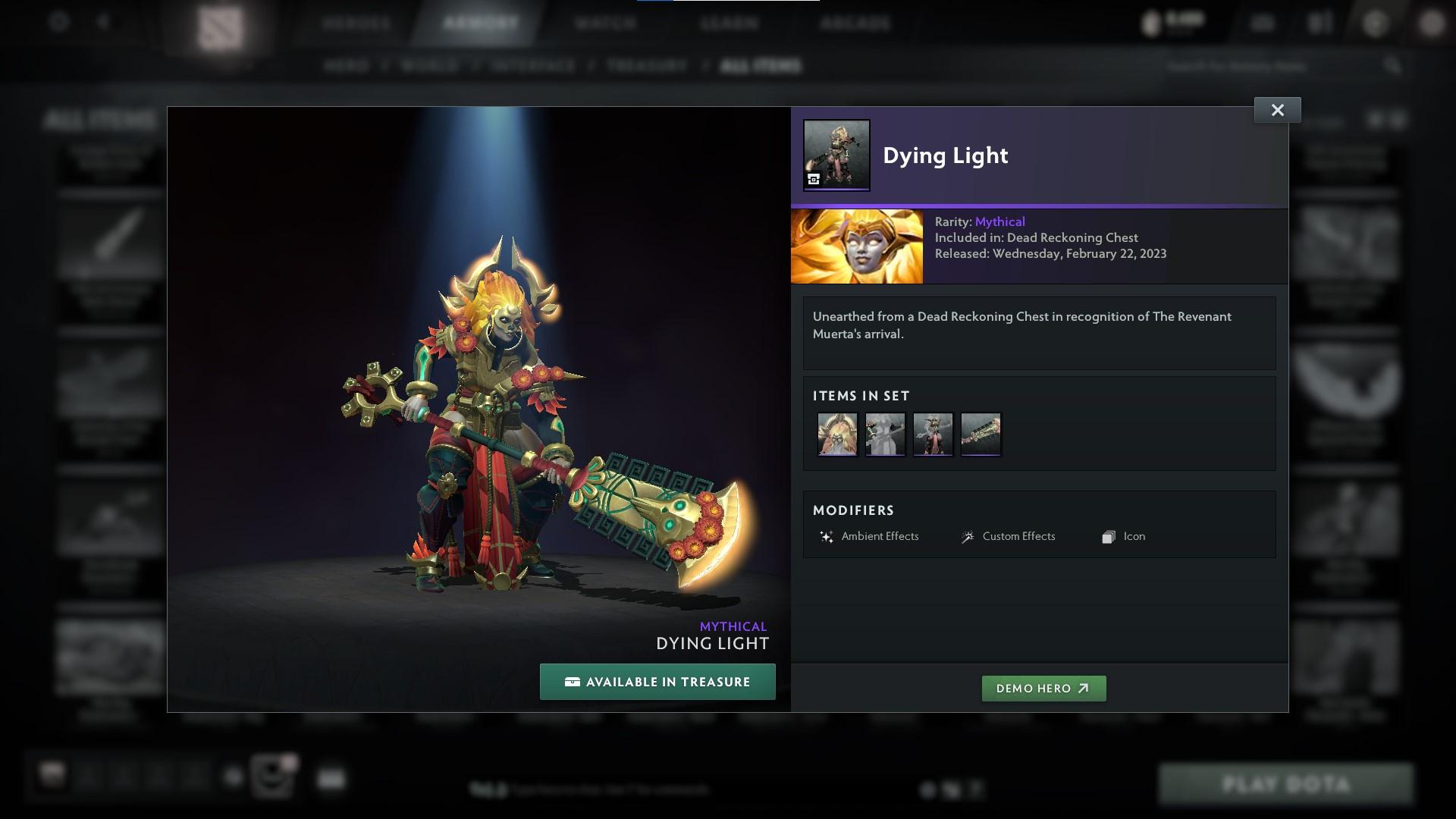Close the Dying Light item window
This screenshot has width=1456, height=819.
tap(1277, 109)
